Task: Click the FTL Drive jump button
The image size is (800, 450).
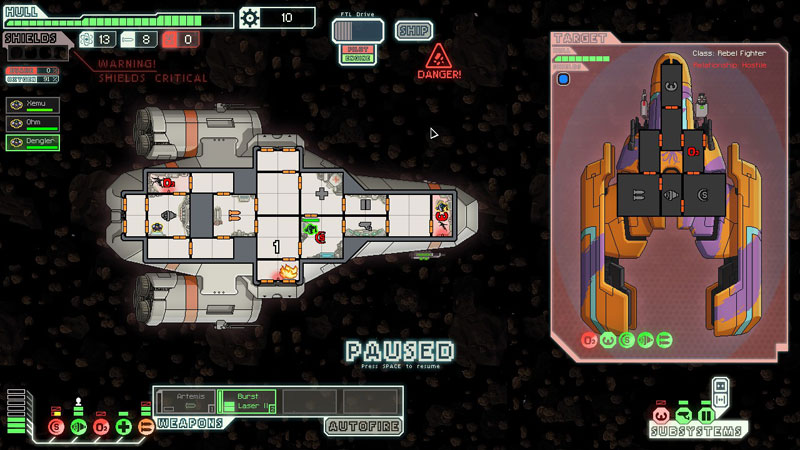Action: point(357,30)
